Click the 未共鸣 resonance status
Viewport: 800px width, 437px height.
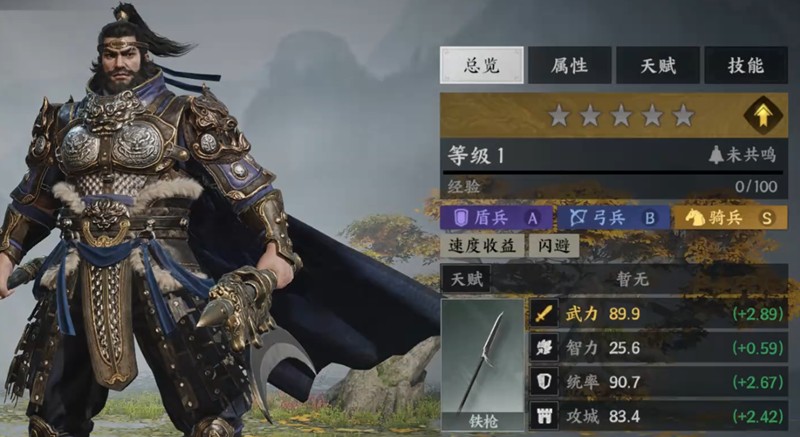coord(741,156)
